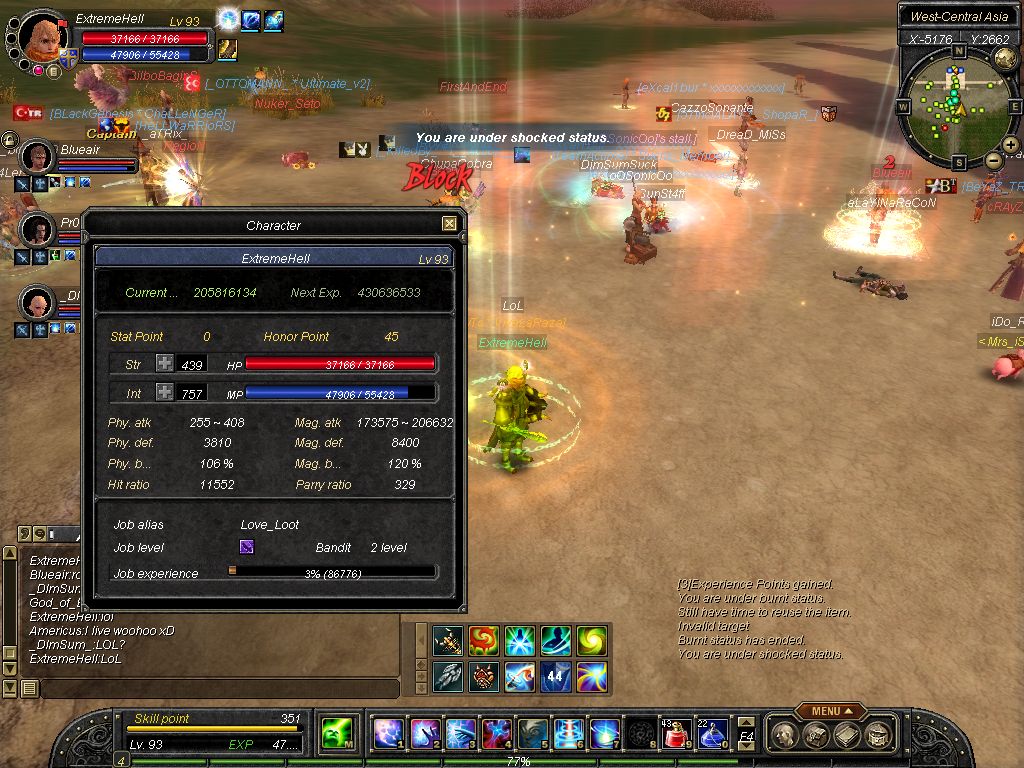Select party member Blueair's portrait
This screenshot has width=1024, height=768.
[38, 157]
